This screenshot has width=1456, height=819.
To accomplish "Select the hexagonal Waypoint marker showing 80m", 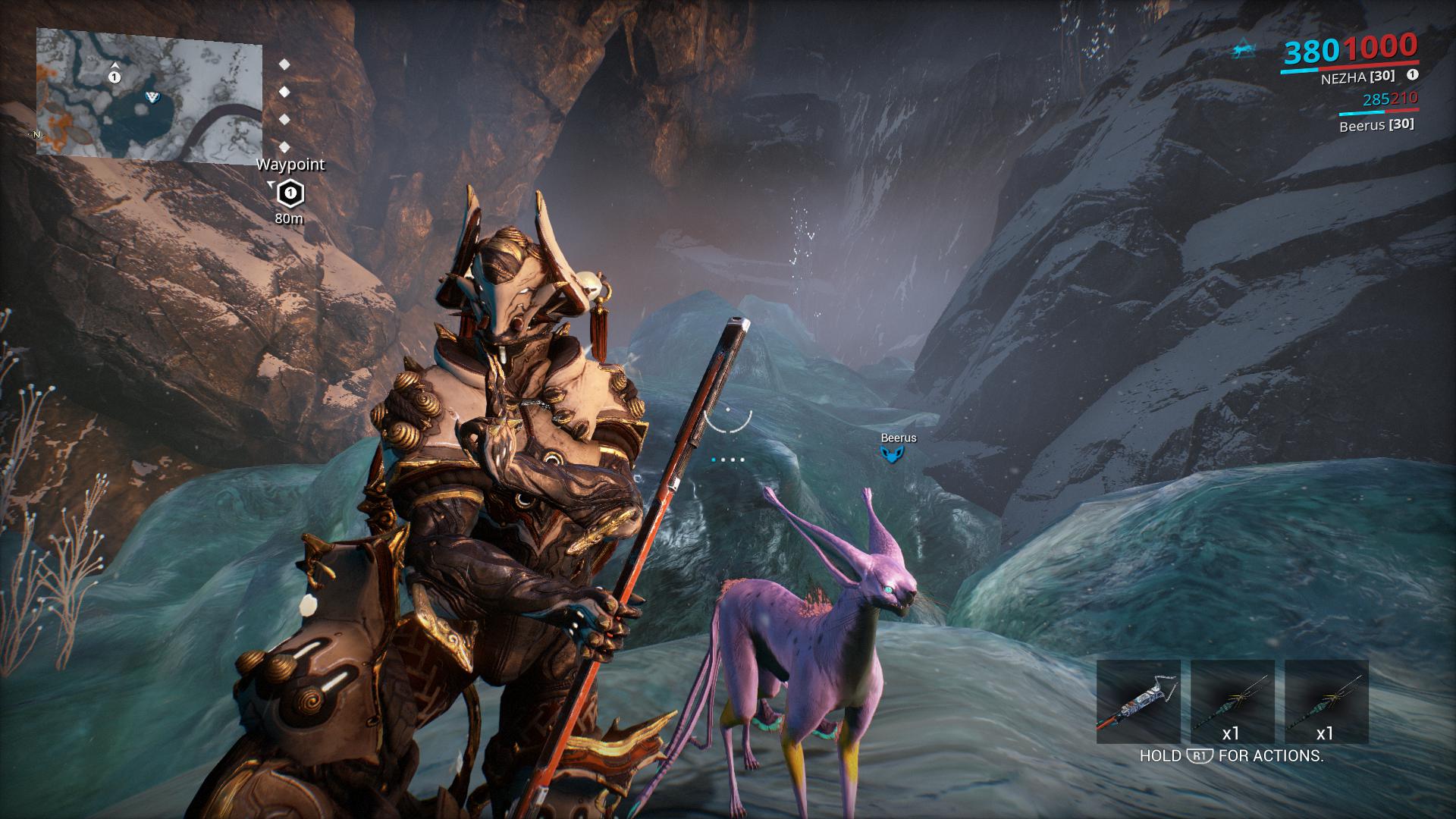I will click(x=289, y=194).
